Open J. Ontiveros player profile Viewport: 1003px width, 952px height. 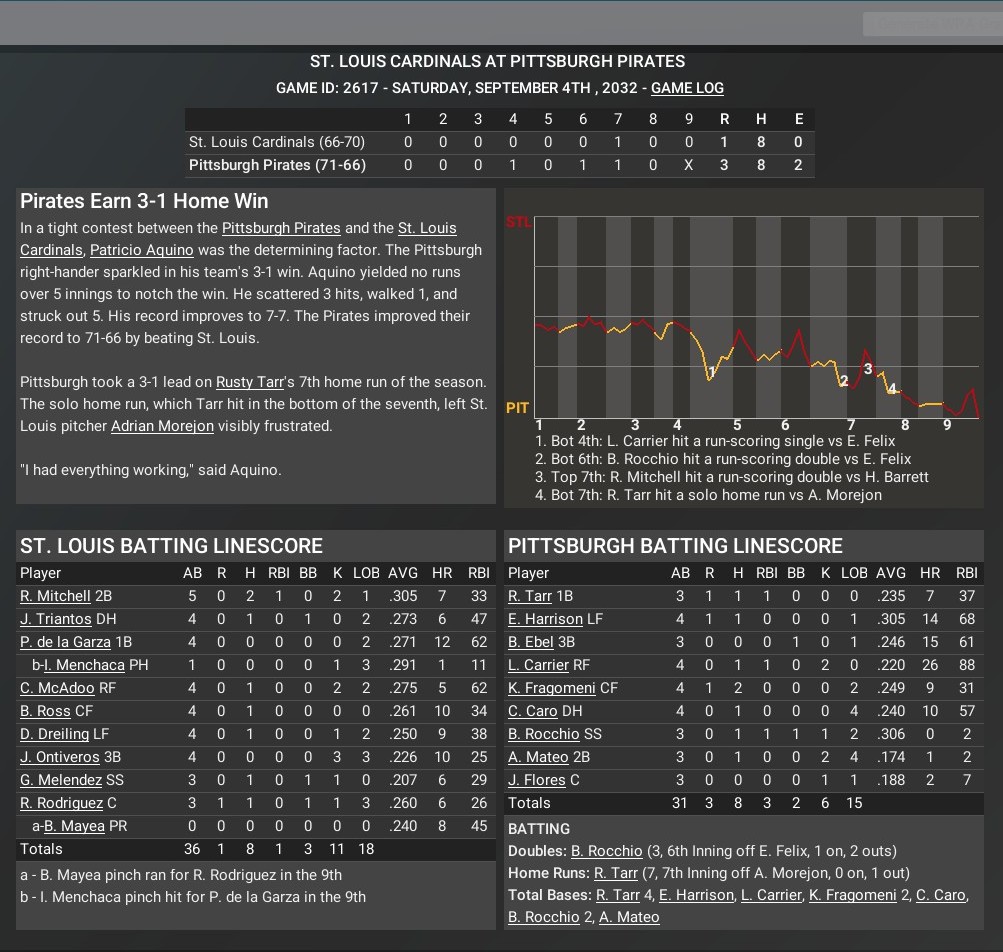pos(60,757)
